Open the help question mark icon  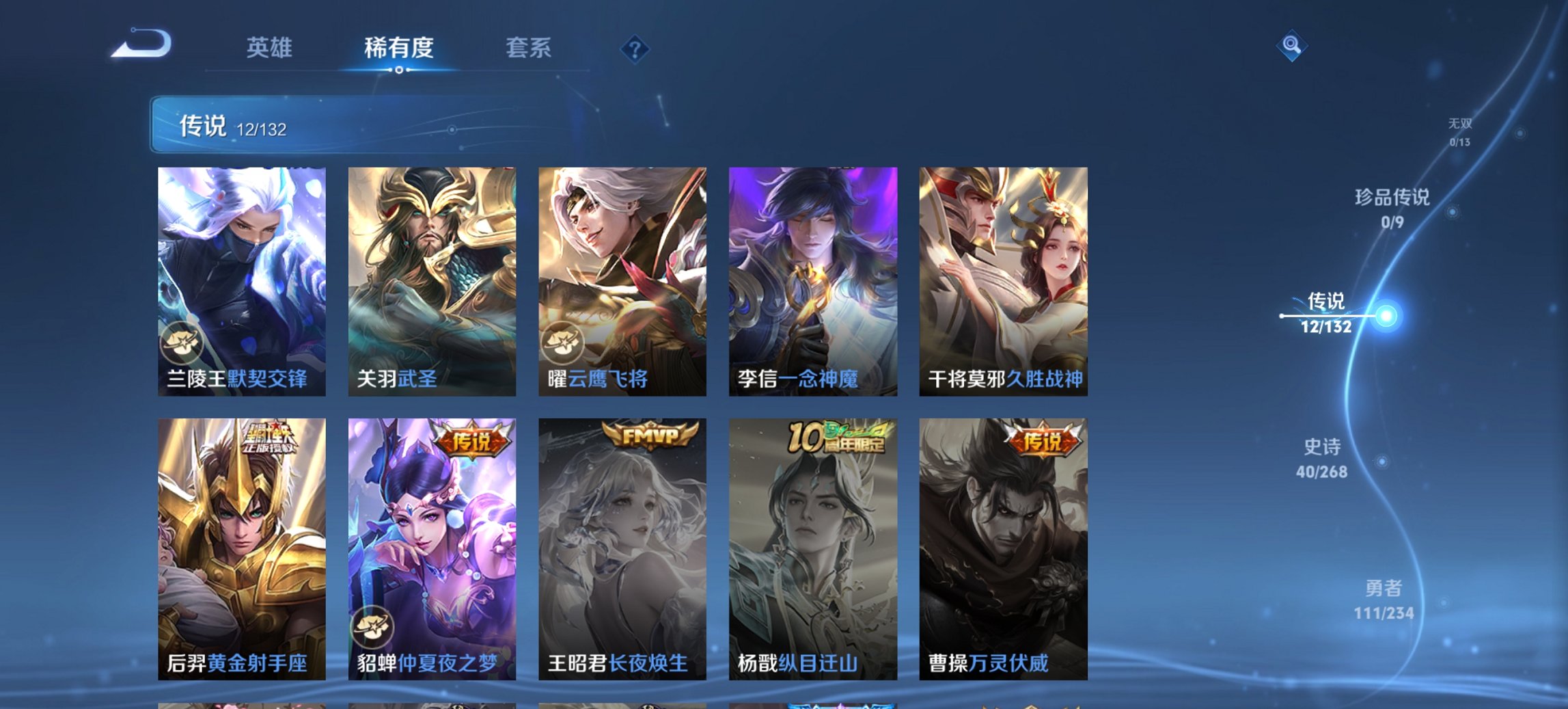pos(635,49)
